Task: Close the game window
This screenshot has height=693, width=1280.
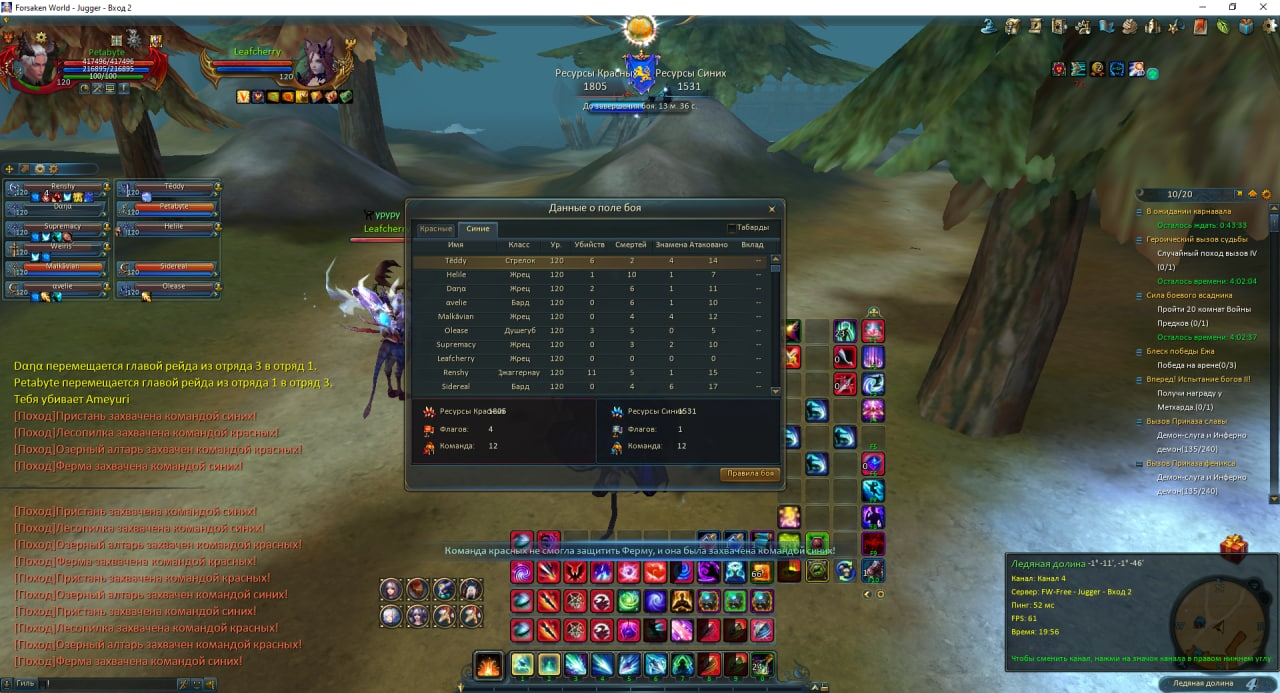Action: [x=1263, y=7]
